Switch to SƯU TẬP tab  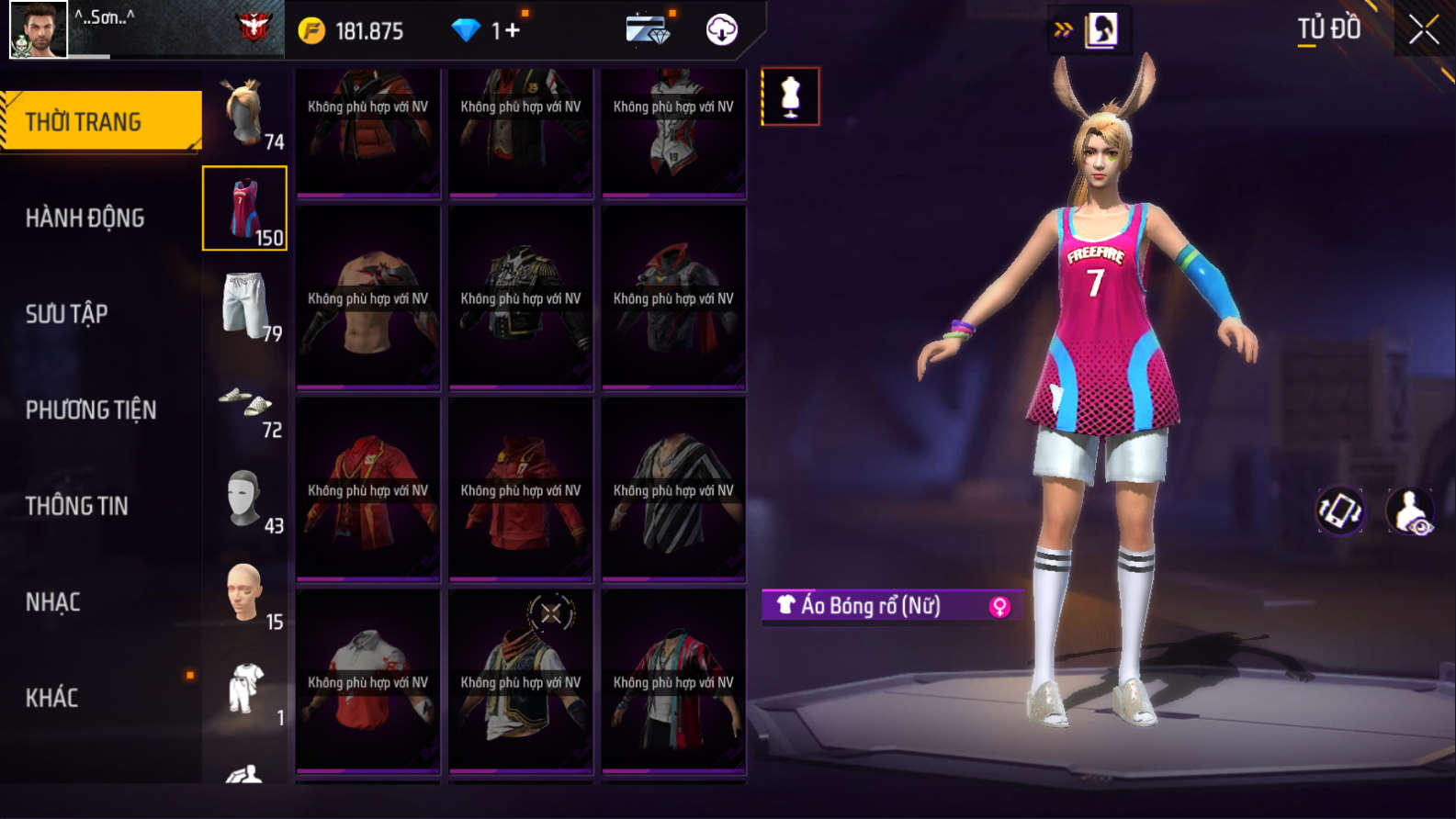pyautogui.click(x=66, y=314)
